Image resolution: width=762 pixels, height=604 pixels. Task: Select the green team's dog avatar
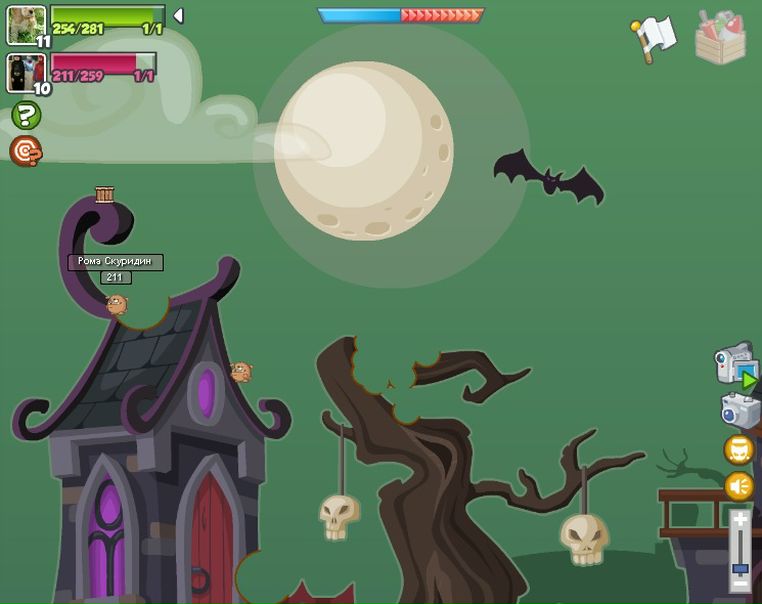click(x=25, y=24)
